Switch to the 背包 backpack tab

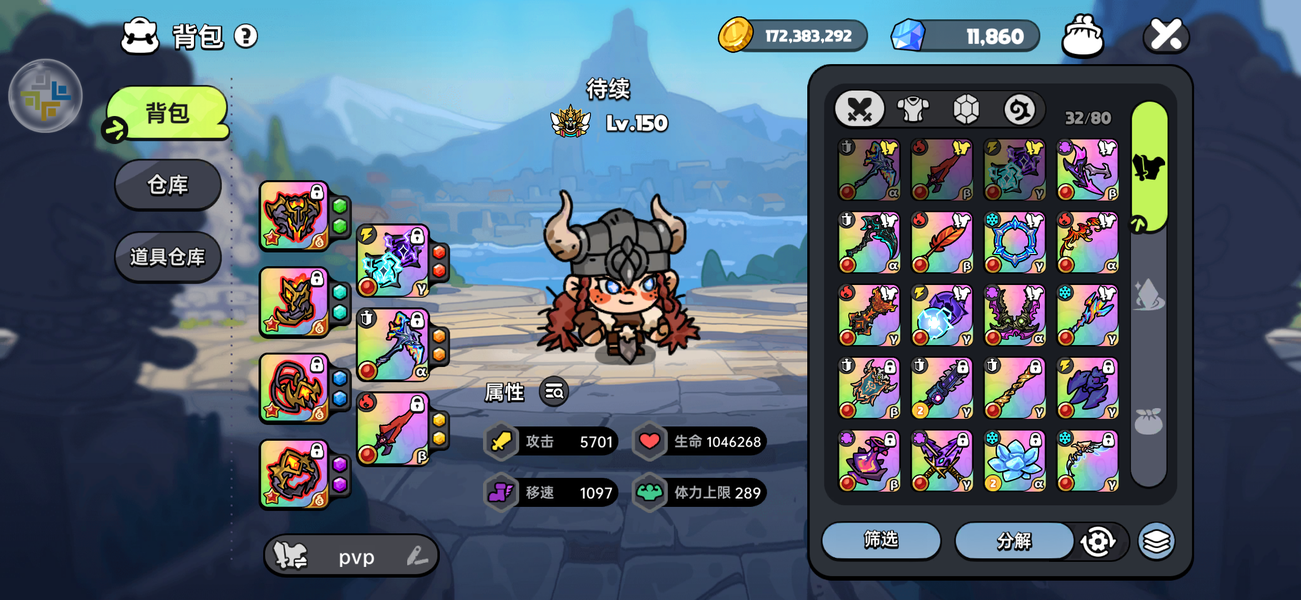[167, 113]
